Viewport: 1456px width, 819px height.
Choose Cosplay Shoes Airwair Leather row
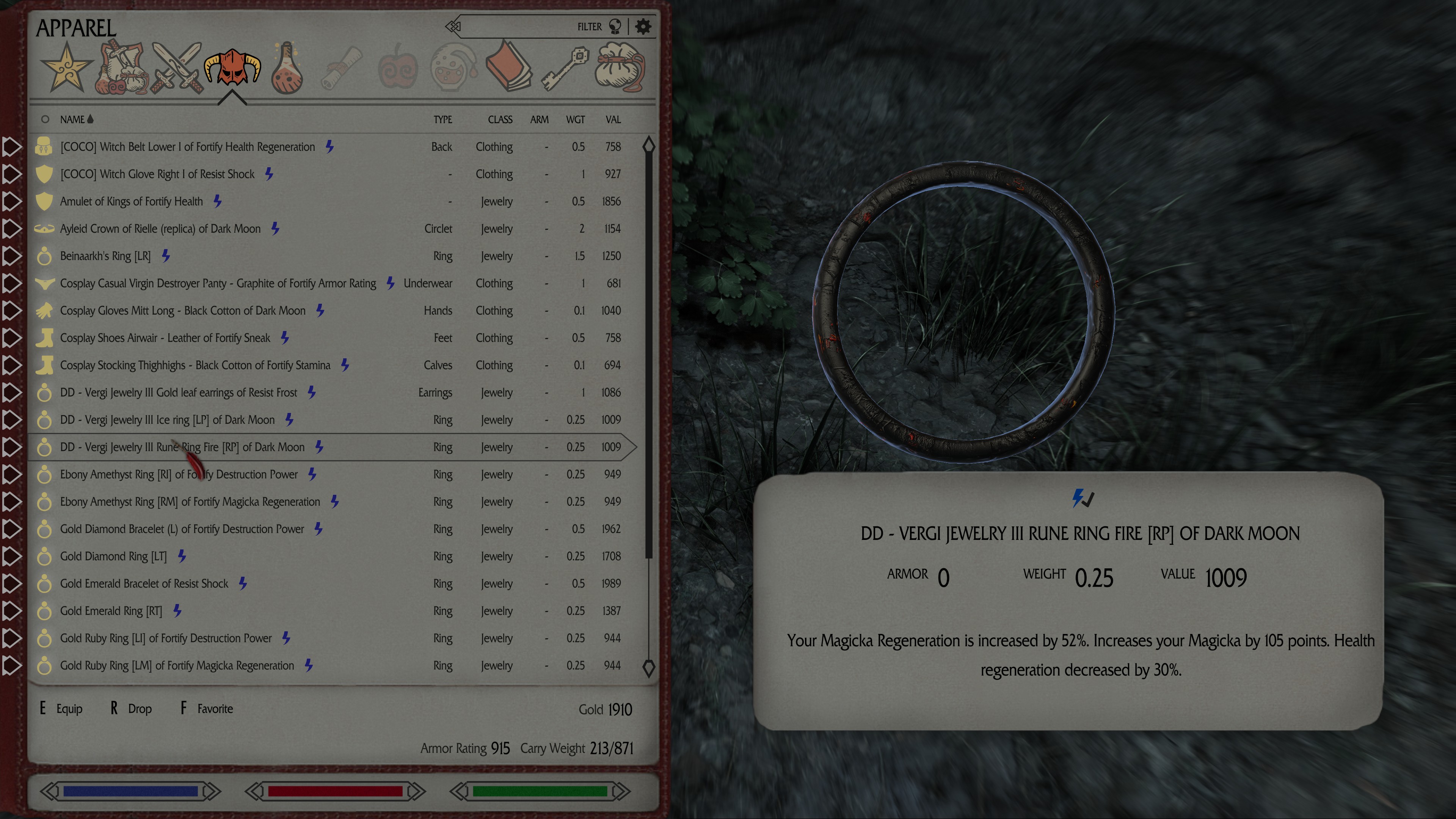click(x=165, y=338)
